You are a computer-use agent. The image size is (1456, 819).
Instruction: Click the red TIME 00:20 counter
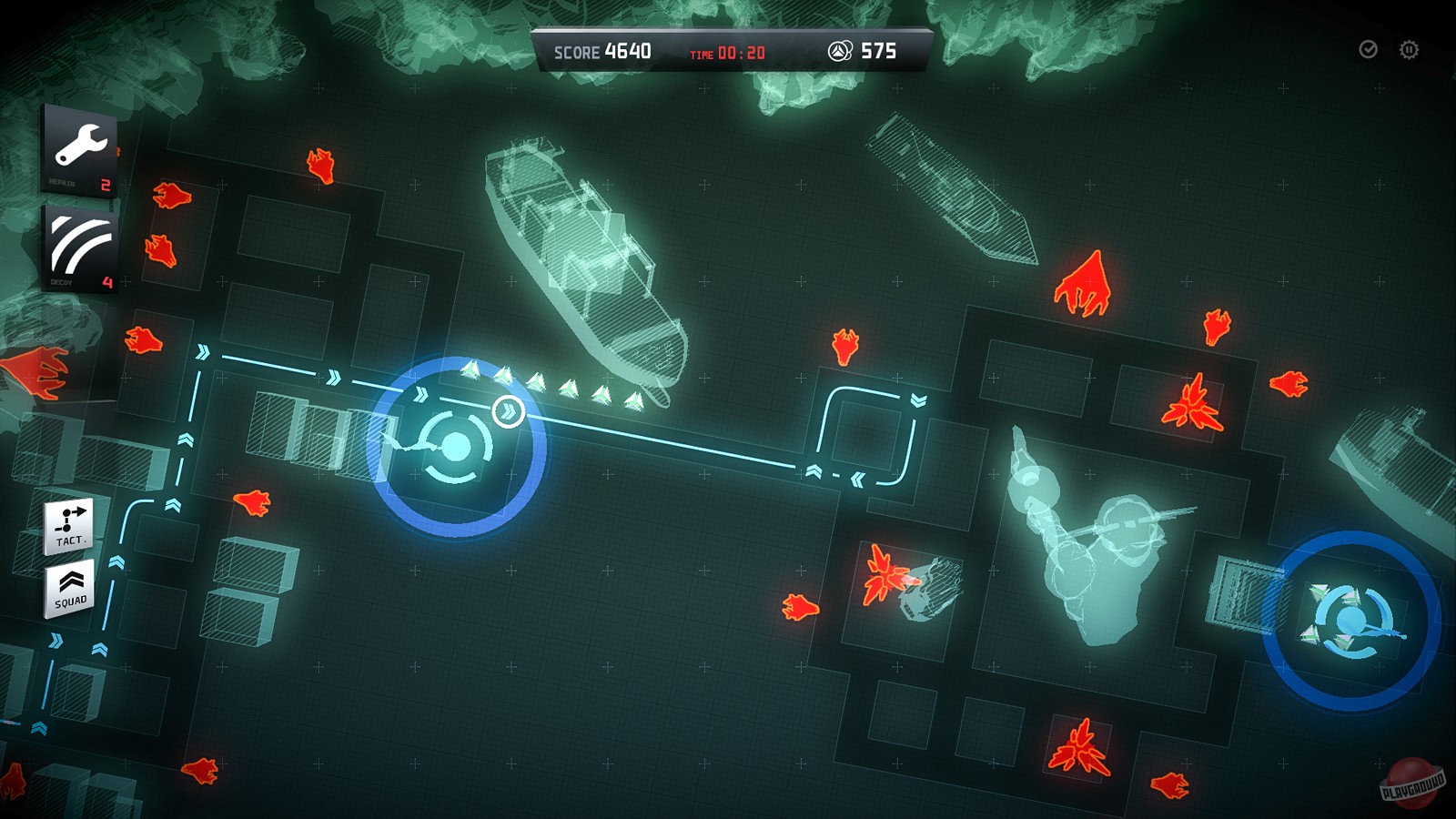728,53
